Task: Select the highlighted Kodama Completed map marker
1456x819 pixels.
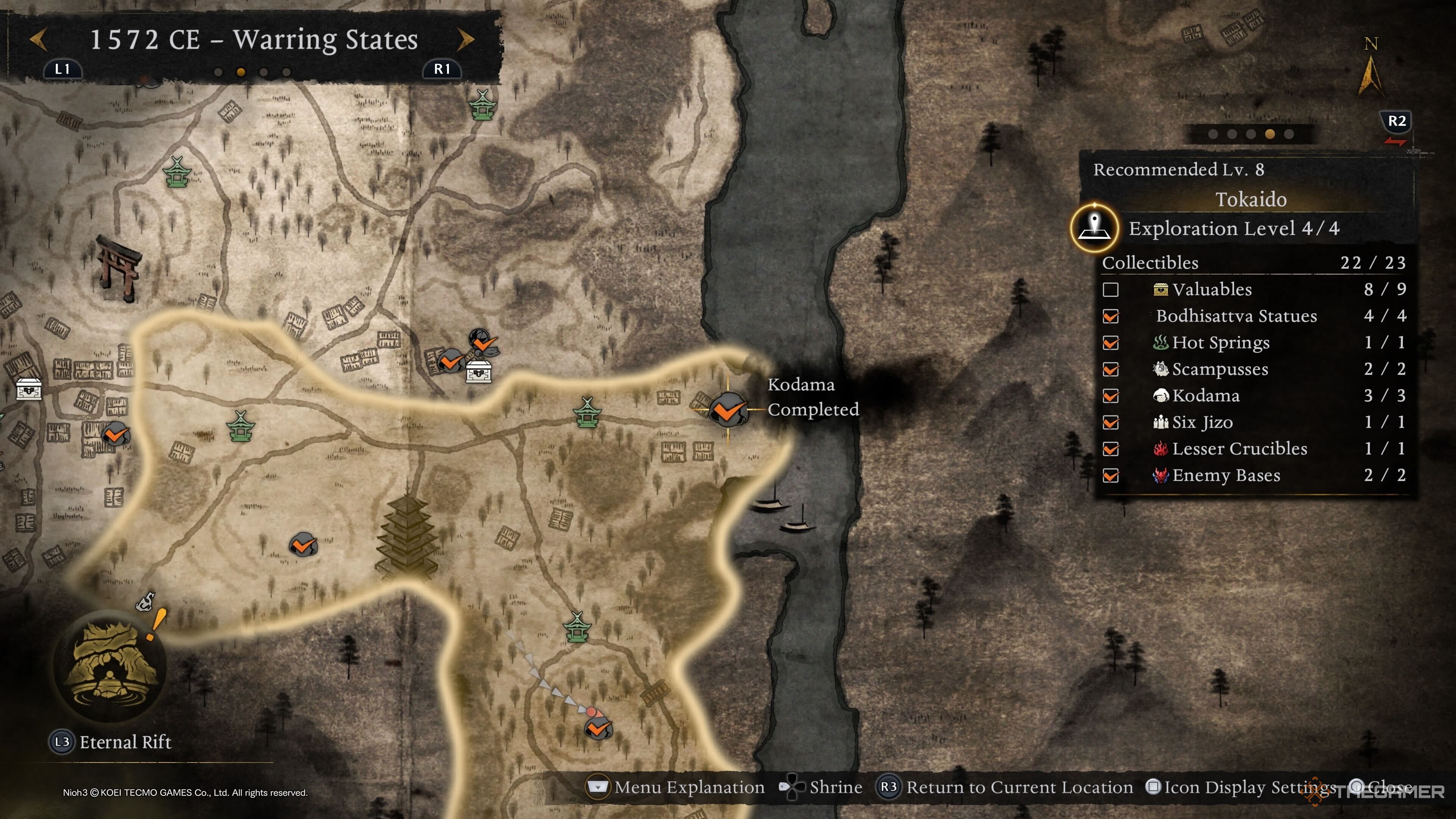Action: [728, 409]
